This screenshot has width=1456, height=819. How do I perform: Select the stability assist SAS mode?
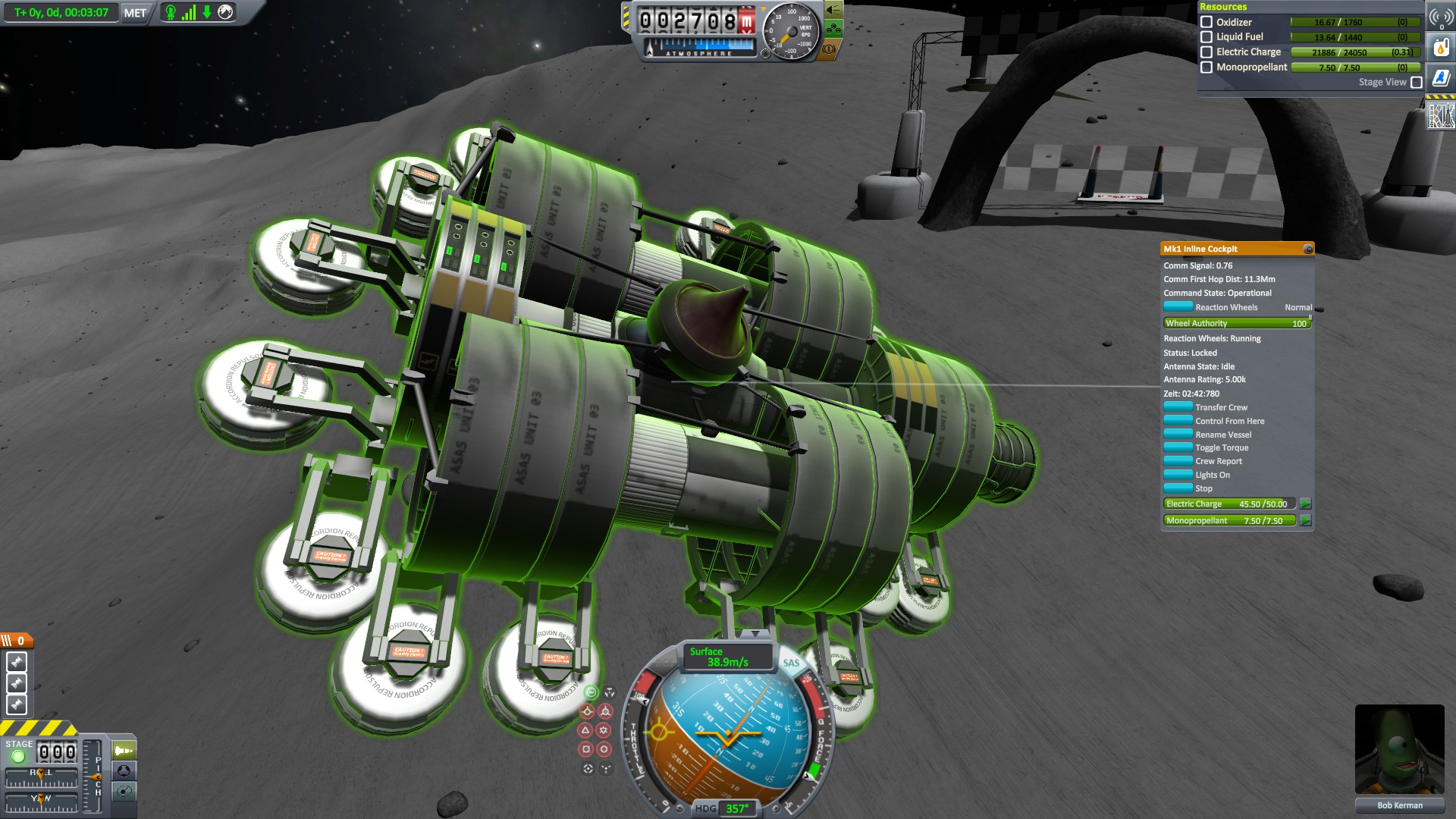[x=591, y=692]
